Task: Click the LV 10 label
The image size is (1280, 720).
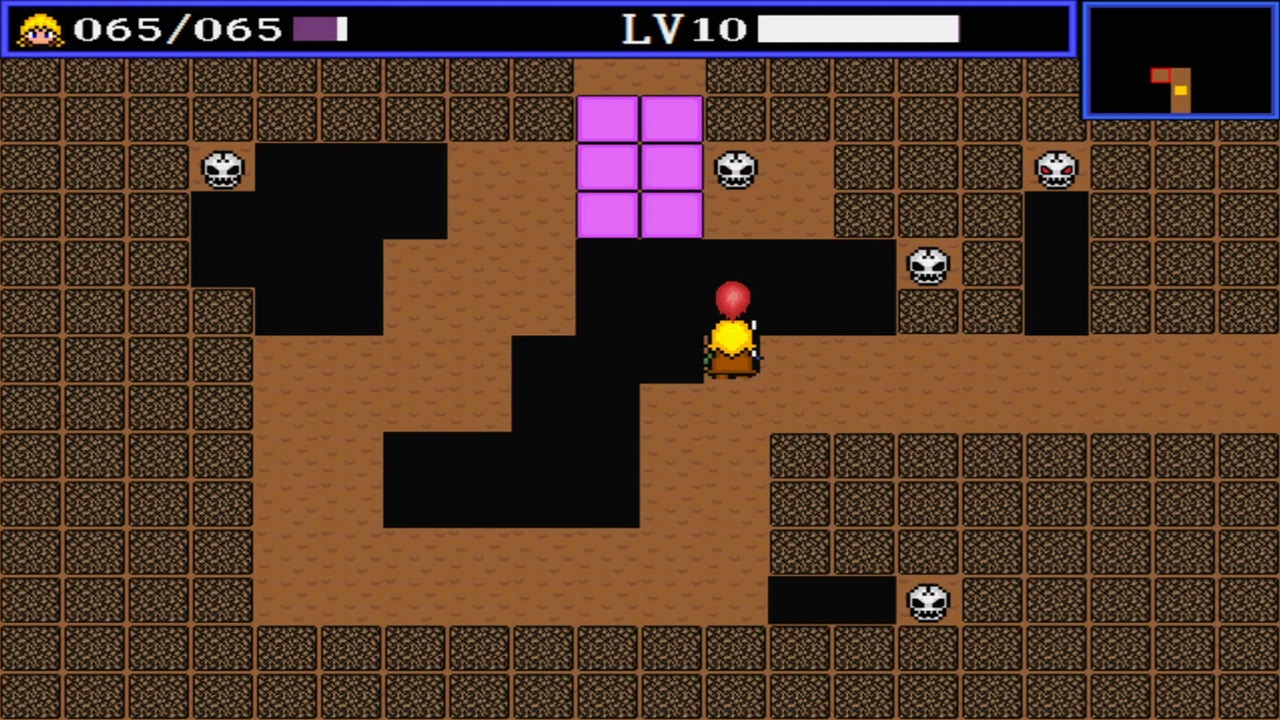Action: pos(682,29)
